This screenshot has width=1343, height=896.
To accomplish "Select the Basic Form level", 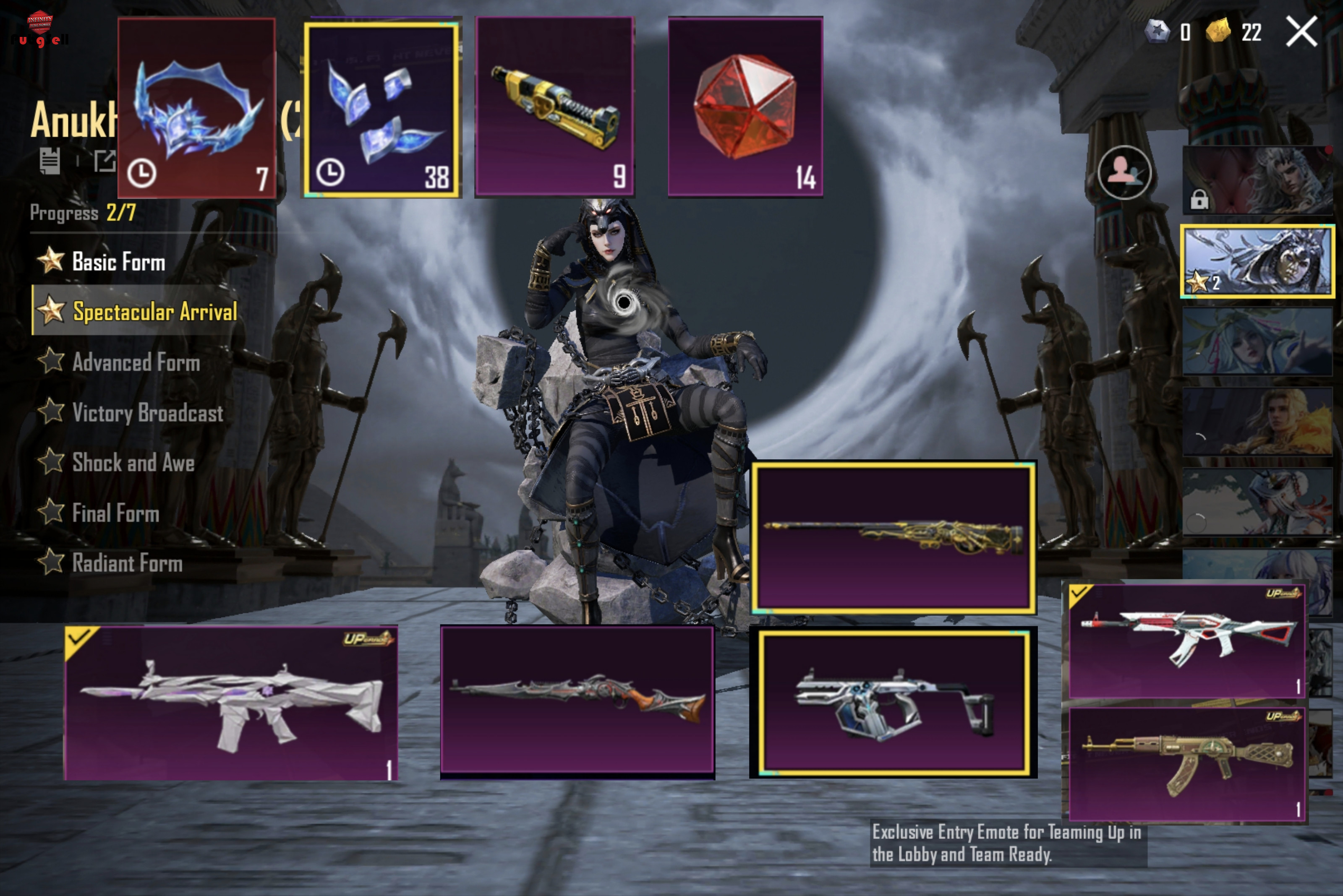I will pyautogui.click(x=118, y=262).
